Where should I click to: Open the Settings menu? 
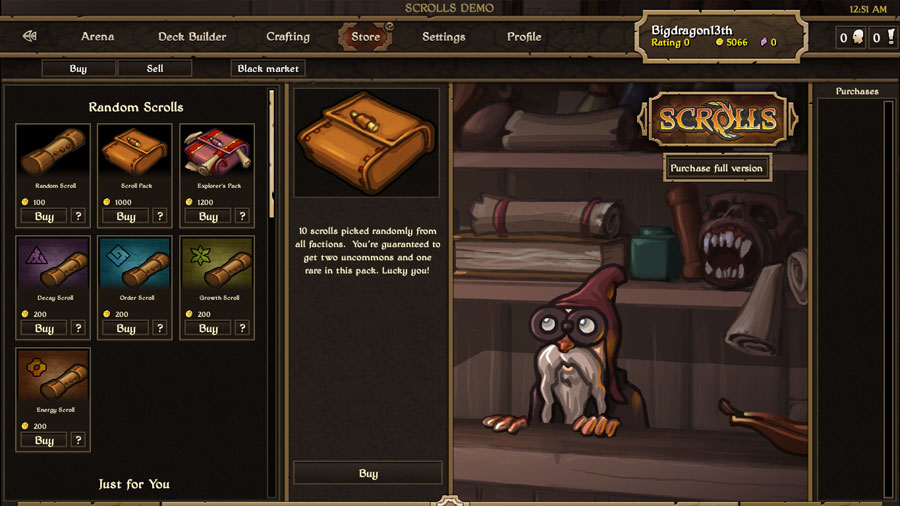443,37
